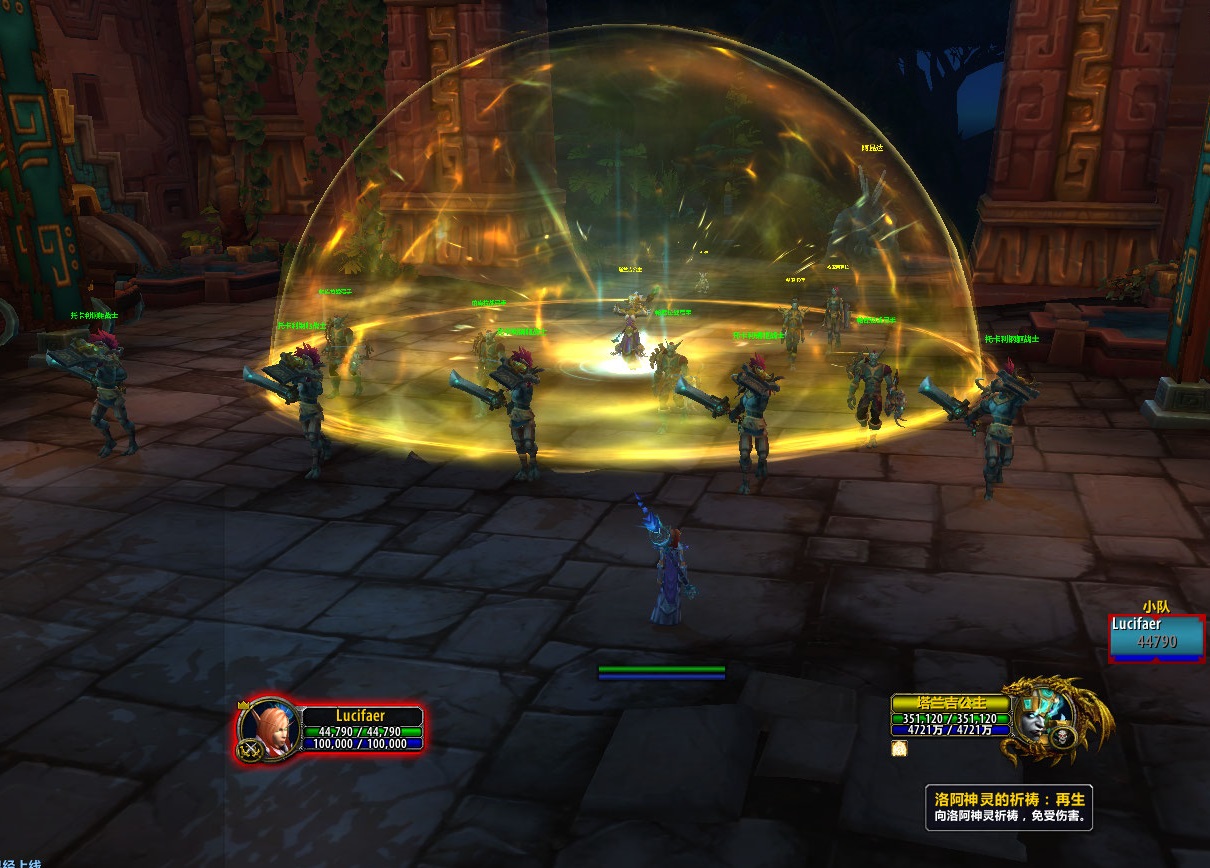Select the Lucifaer party frame under 小队

[1156, 637]
